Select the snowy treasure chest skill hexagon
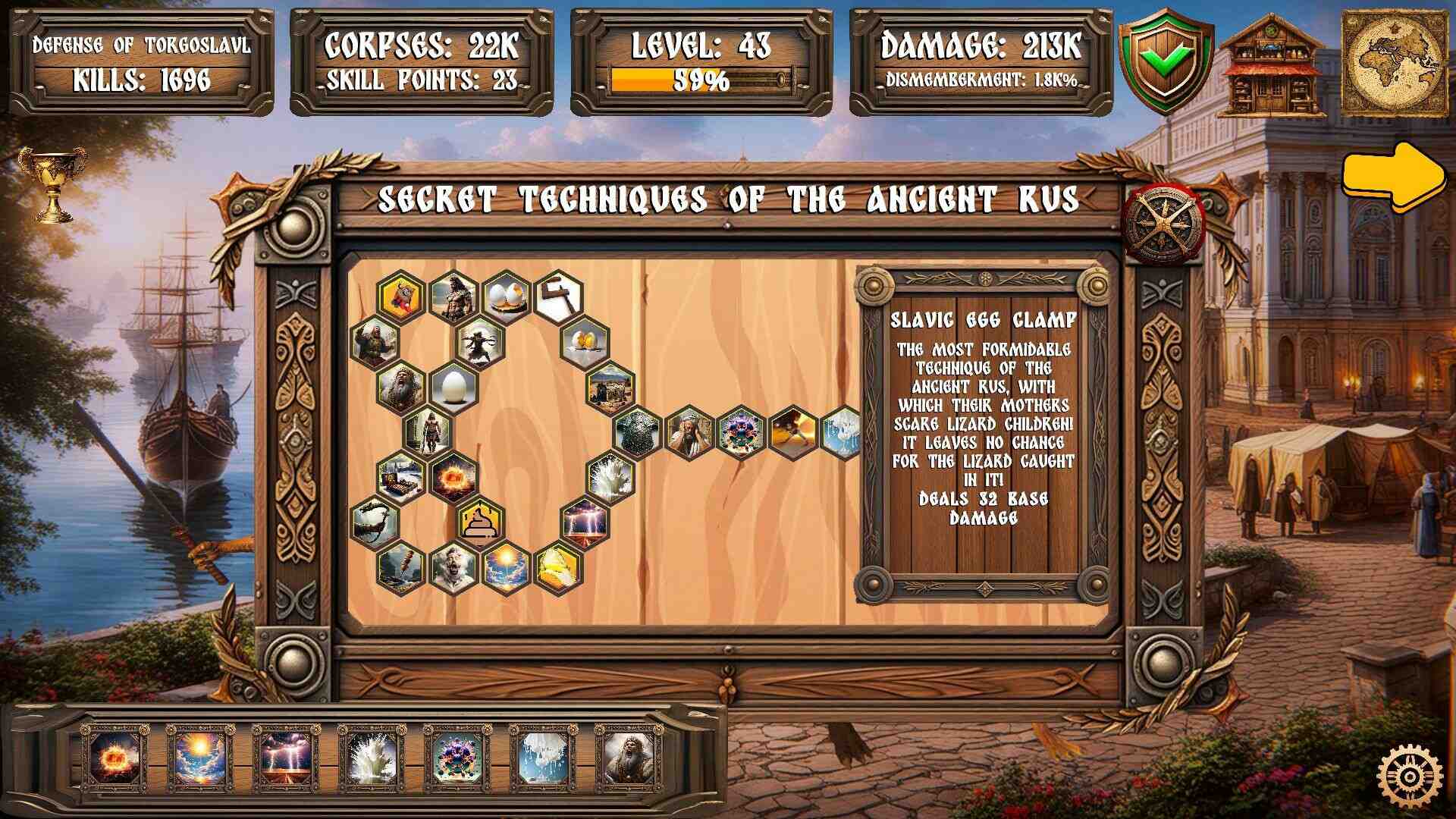This screenshot has width=1456, height=819. [400, 478]
